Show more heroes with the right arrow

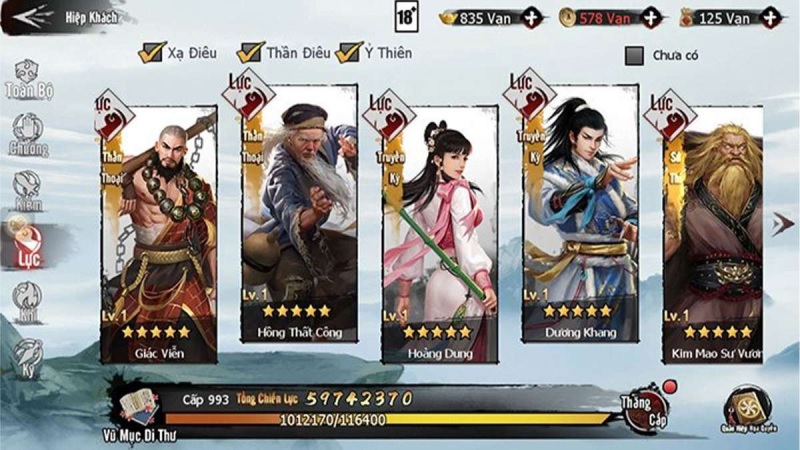(x=783, y=224)
